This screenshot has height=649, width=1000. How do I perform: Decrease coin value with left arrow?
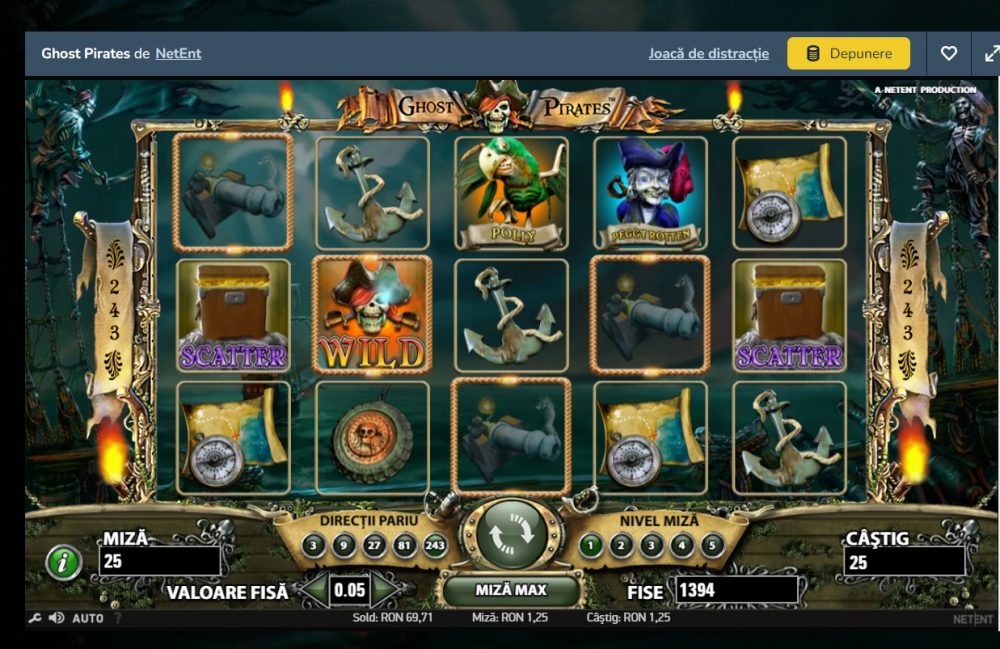(315, 590)
